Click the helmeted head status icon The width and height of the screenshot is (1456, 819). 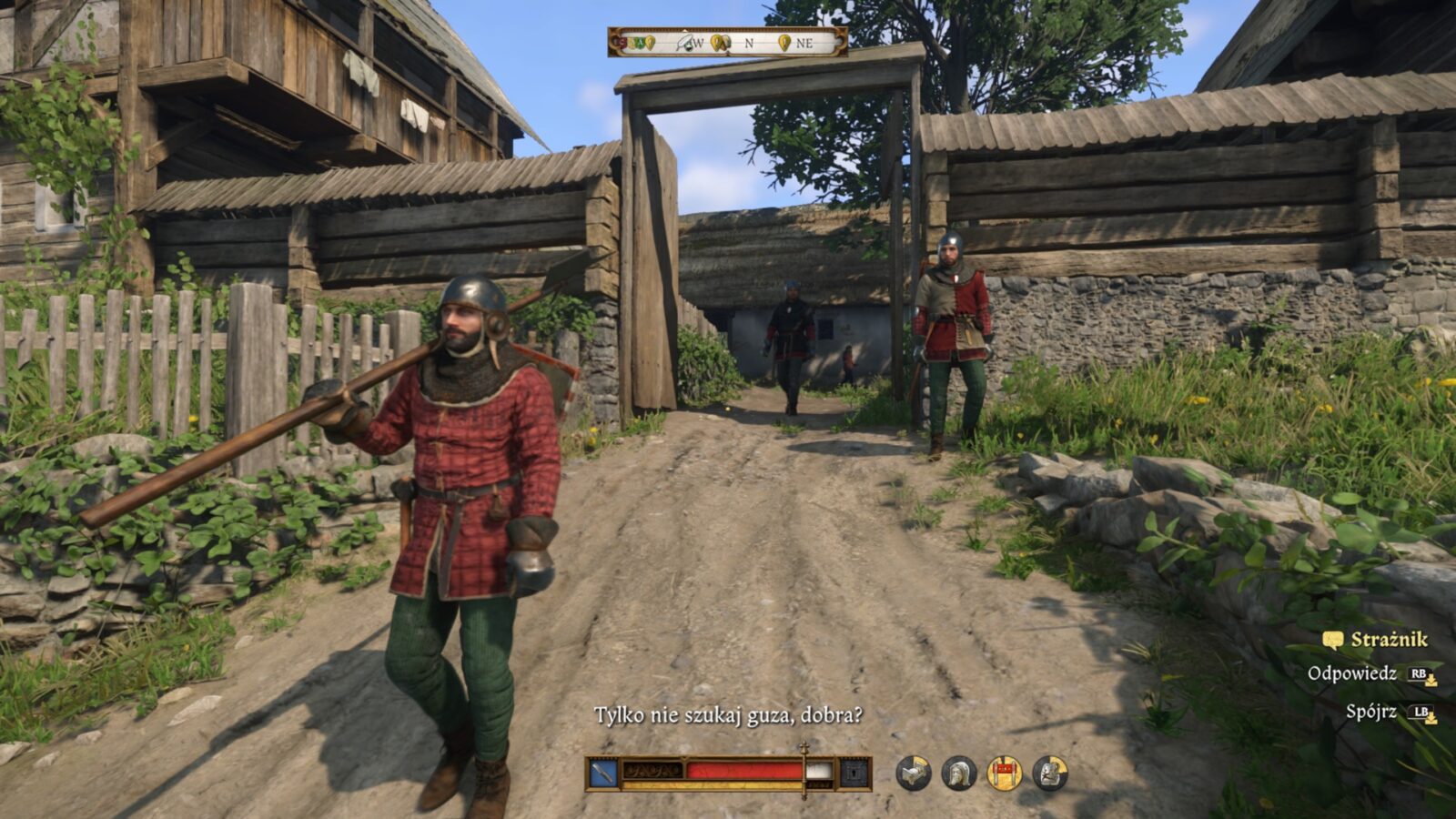(959, 773)
